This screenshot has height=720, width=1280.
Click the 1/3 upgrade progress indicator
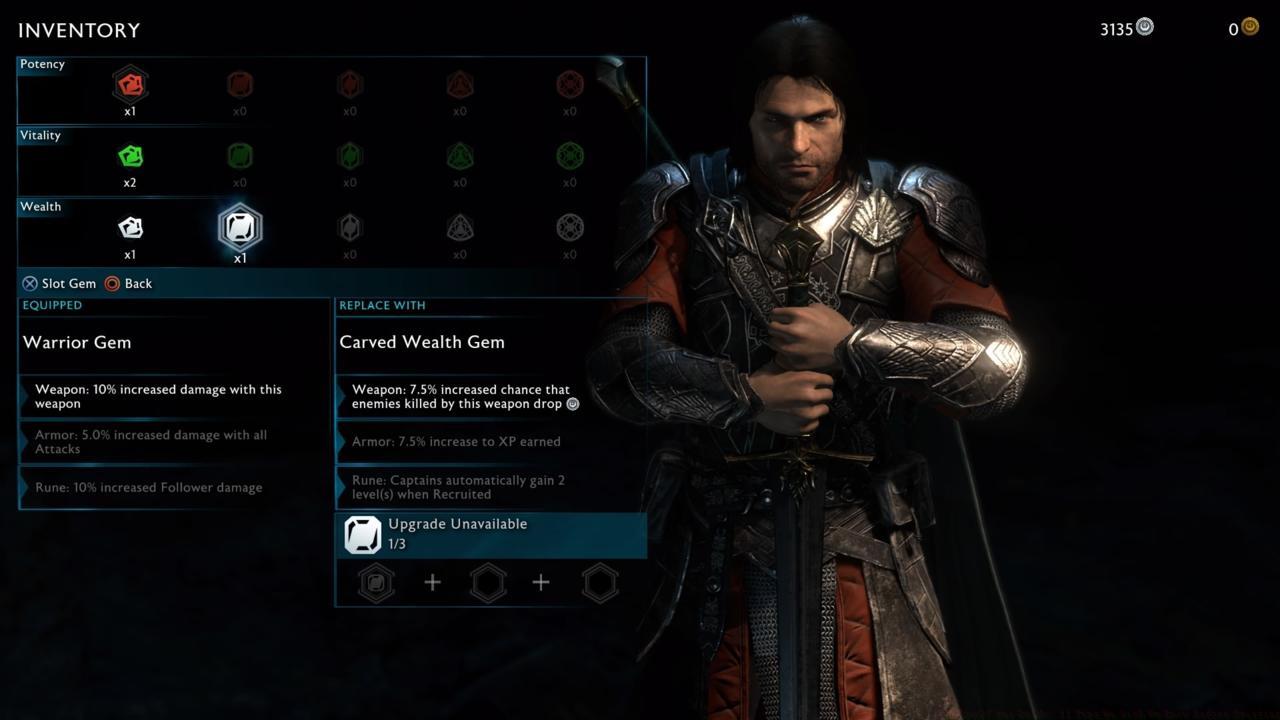tap(397, 544)
